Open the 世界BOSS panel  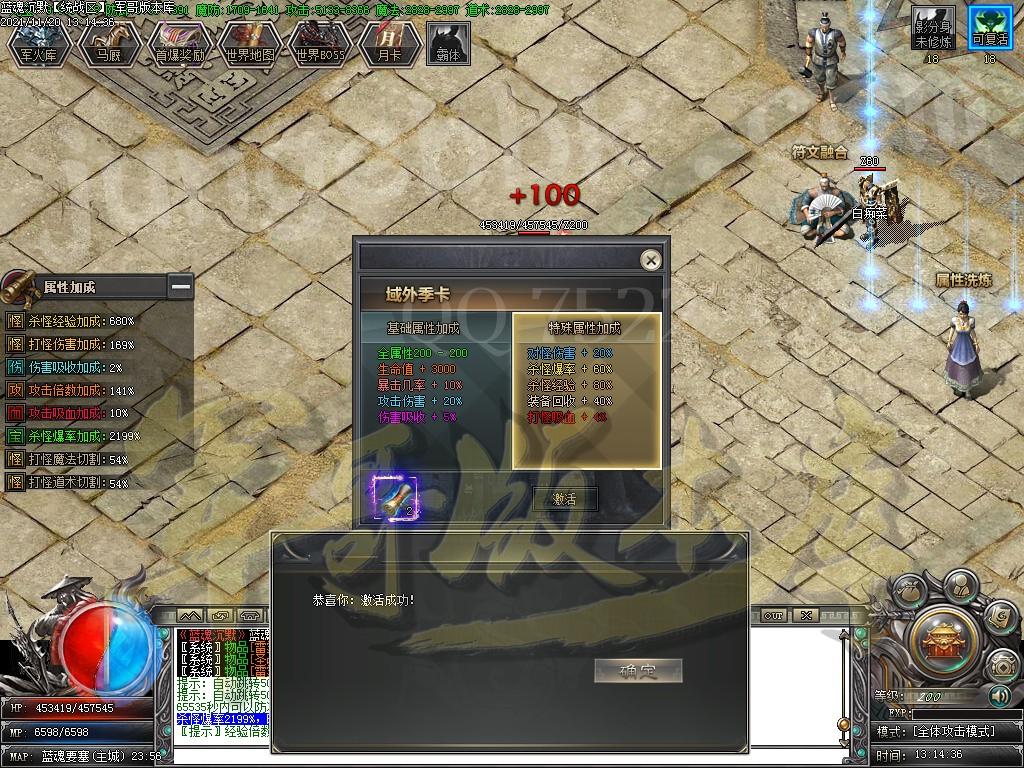point(320,46)
